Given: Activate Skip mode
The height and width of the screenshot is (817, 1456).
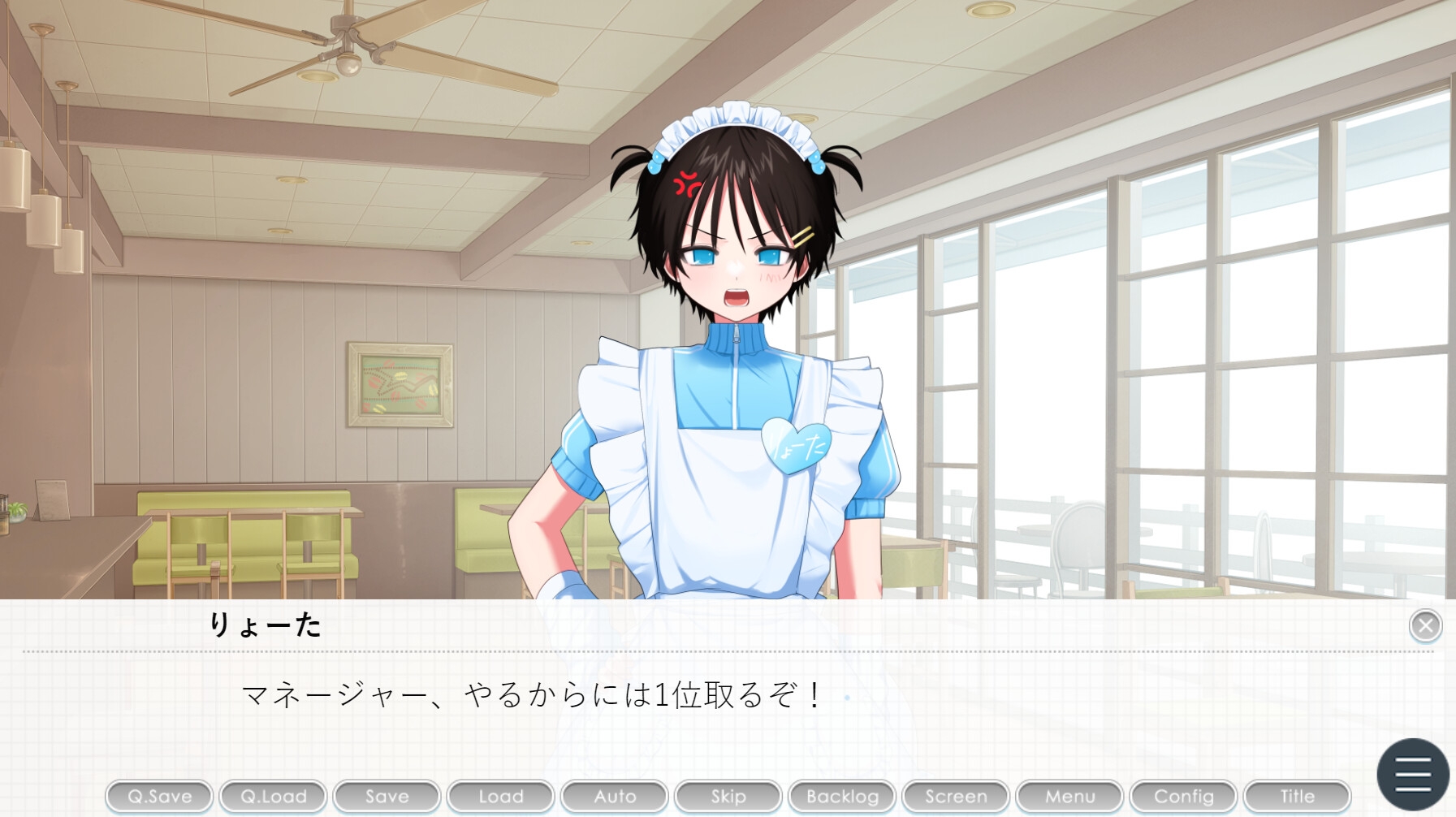Looking at the screenshot, I should click(728, 797).
